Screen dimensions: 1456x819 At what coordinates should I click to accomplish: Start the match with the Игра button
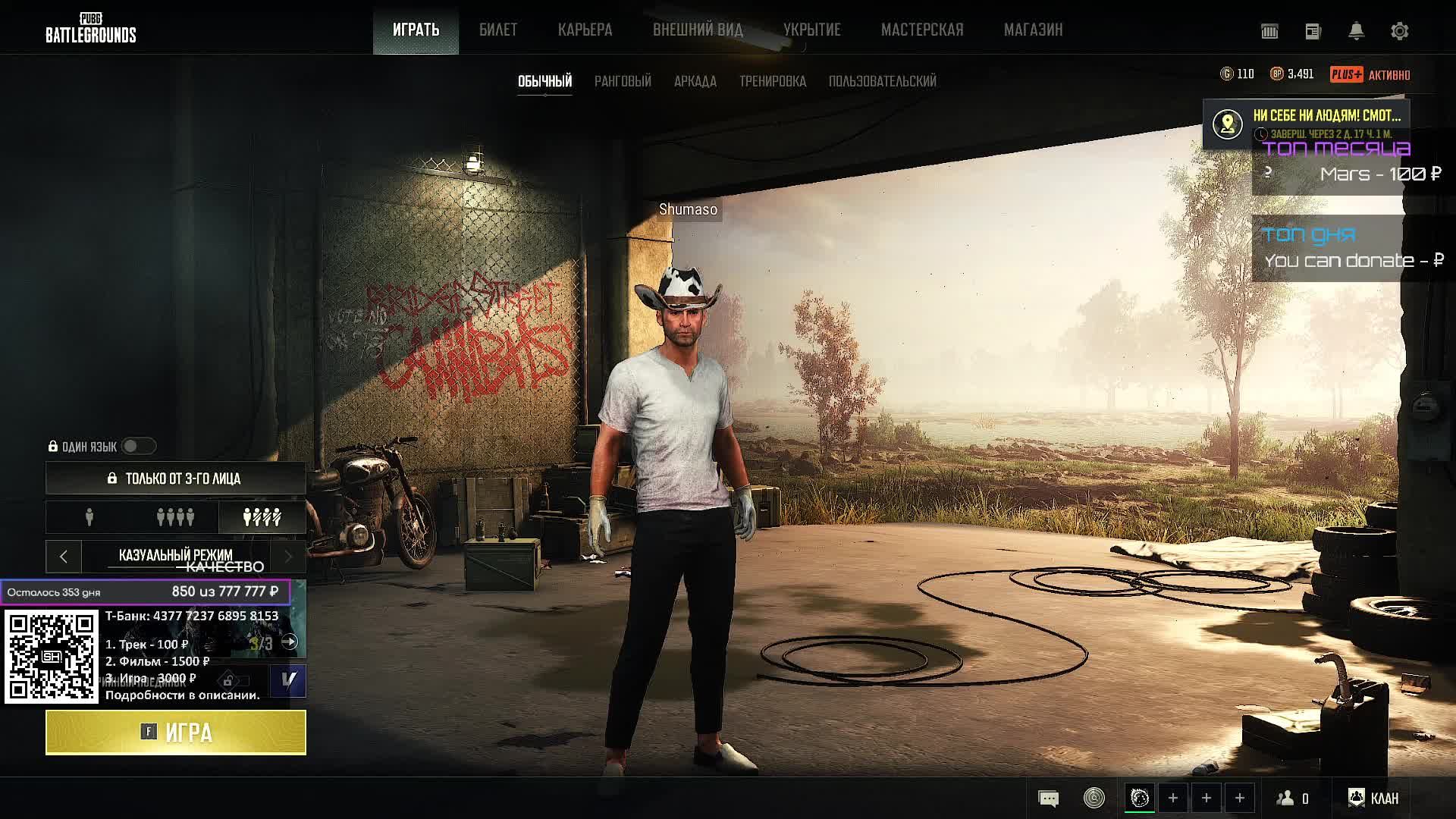click(176, 733)
